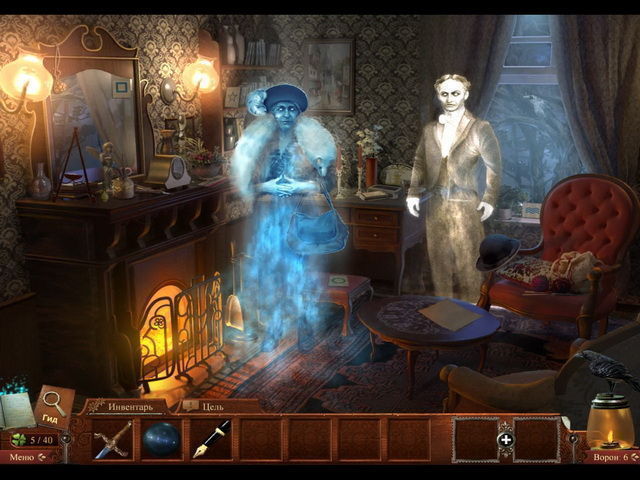Select the blue sphere inventory item
640x480 pixels.
(x=161, y=439)
